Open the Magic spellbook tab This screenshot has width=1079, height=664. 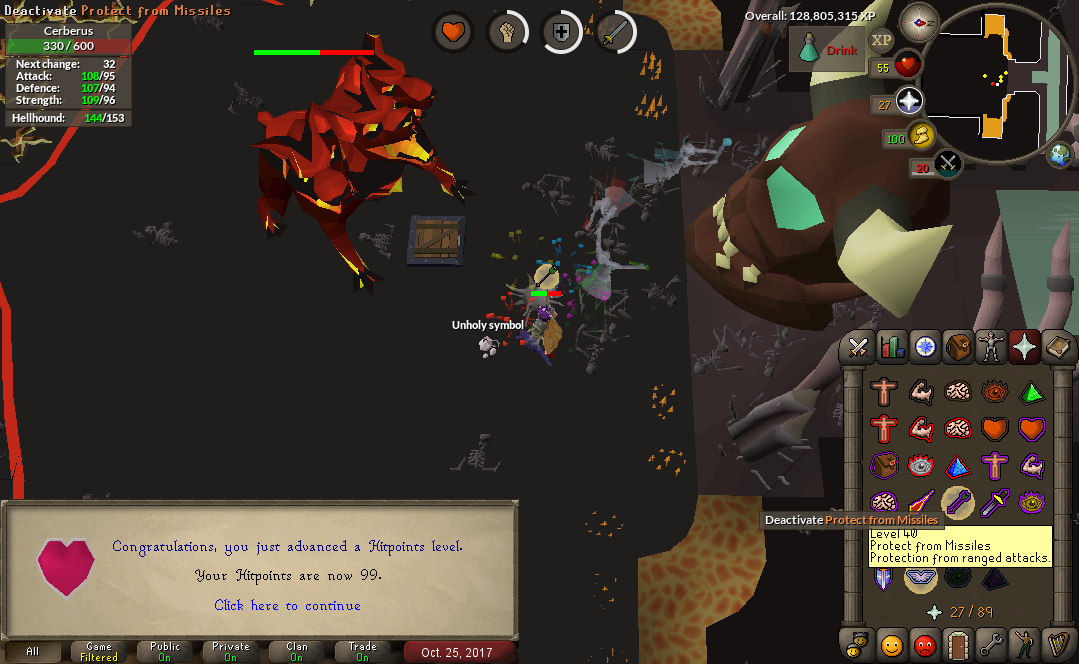[1057, 347]
